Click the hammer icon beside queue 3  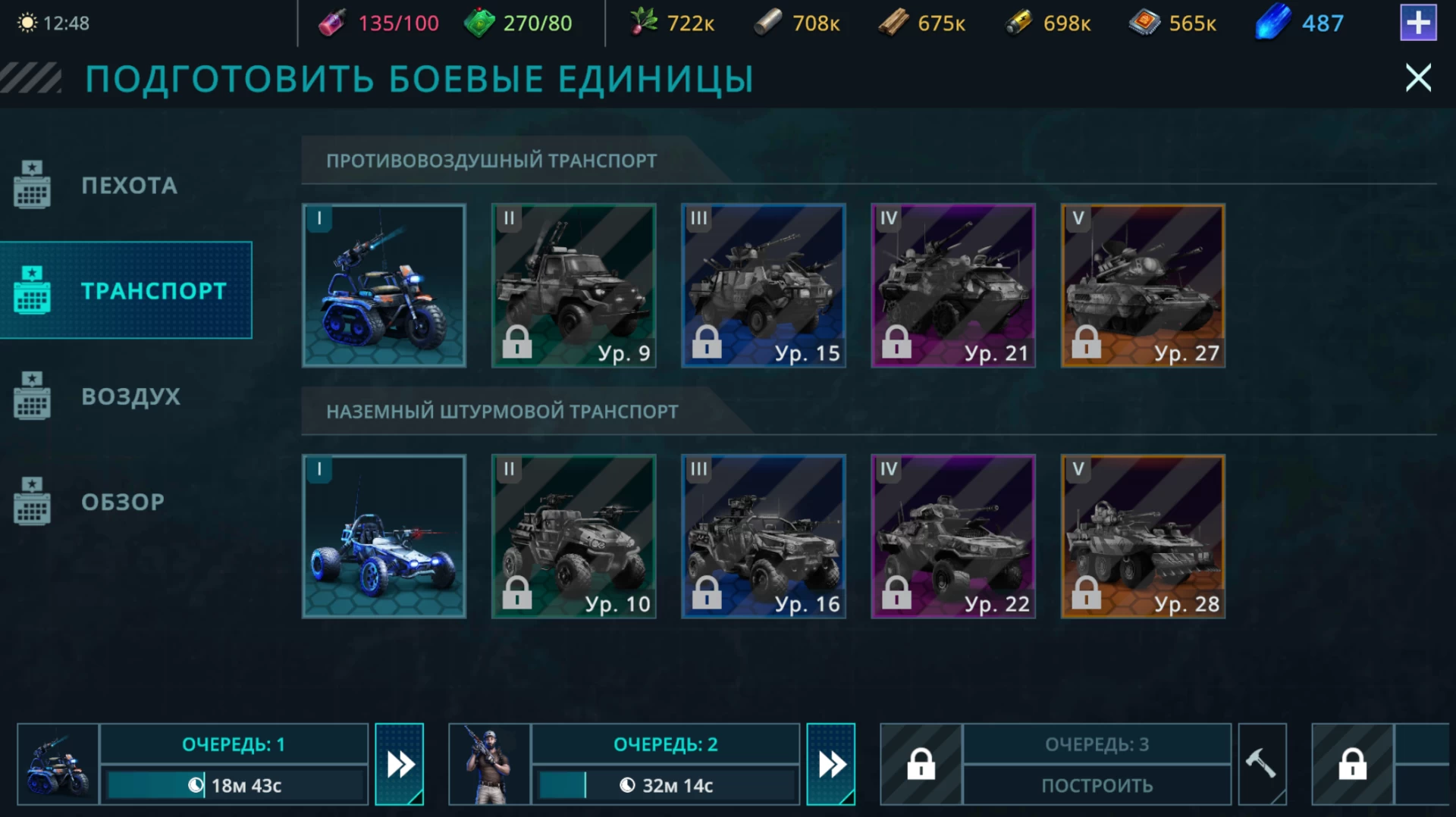[1262, 764]
